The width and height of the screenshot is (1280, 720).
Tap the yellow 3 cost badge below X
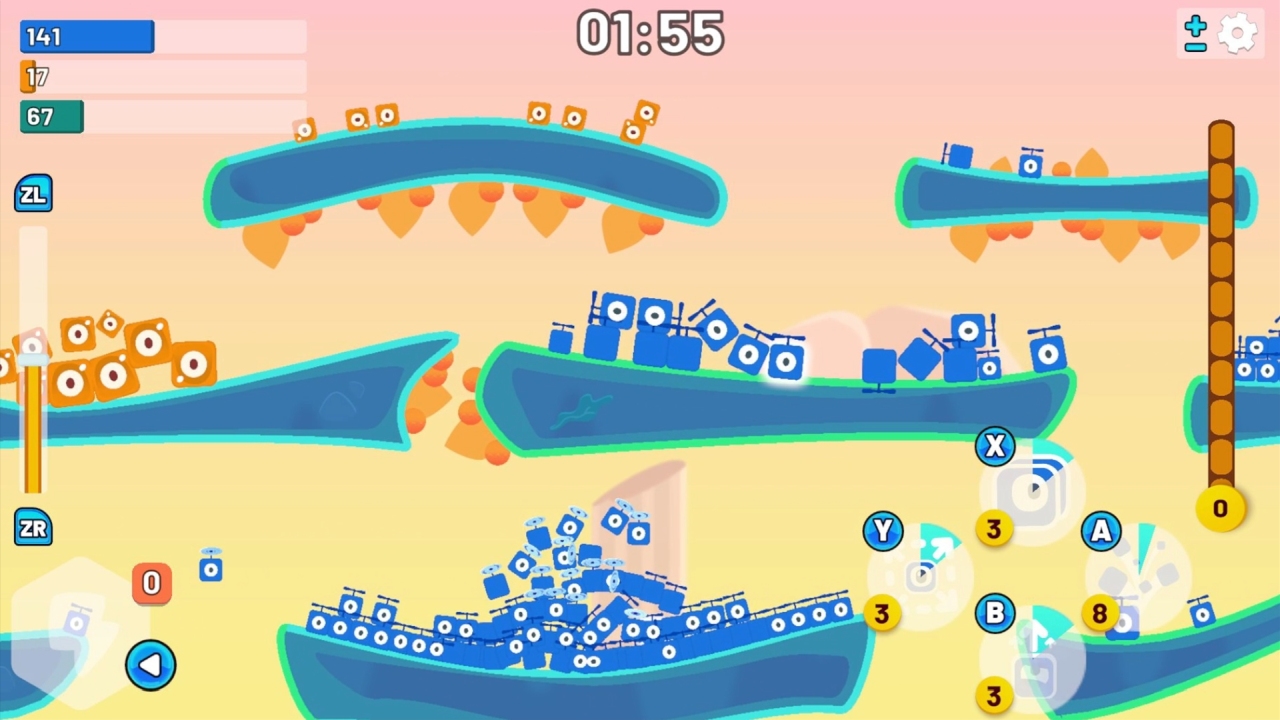[x=993, y=530]
